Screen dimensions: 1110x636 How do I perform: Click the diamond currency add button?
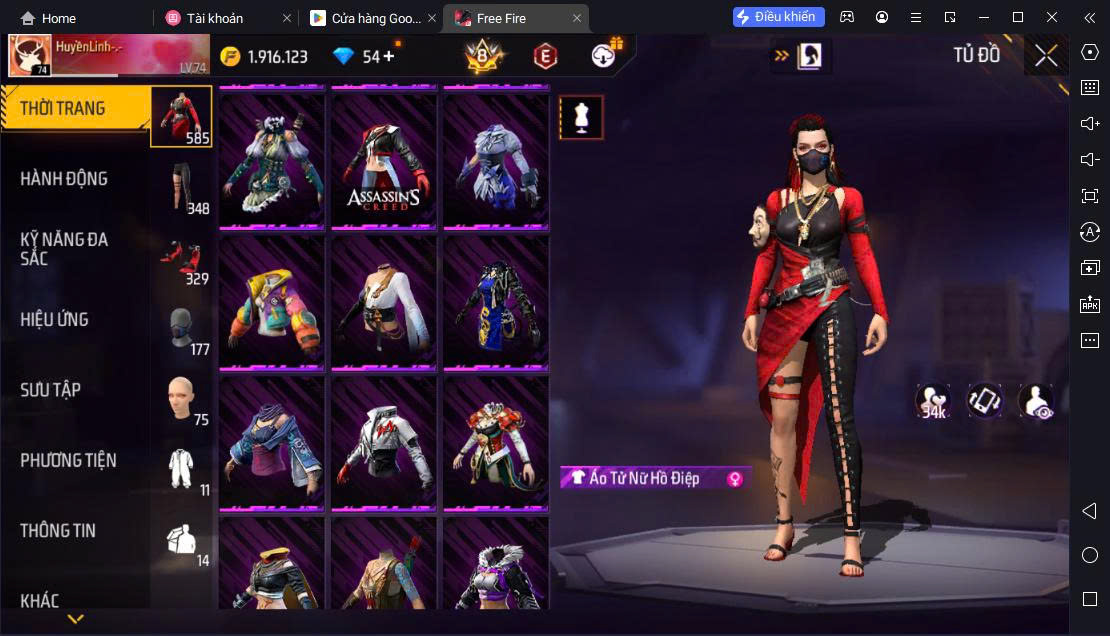[388, 56]
